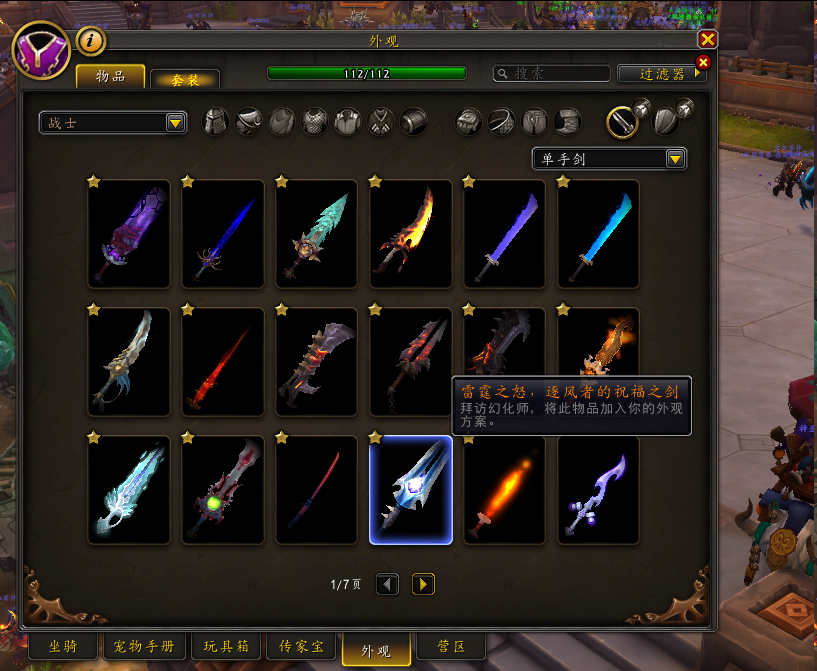Go to the next appearance page

click(x=423, y=584)
